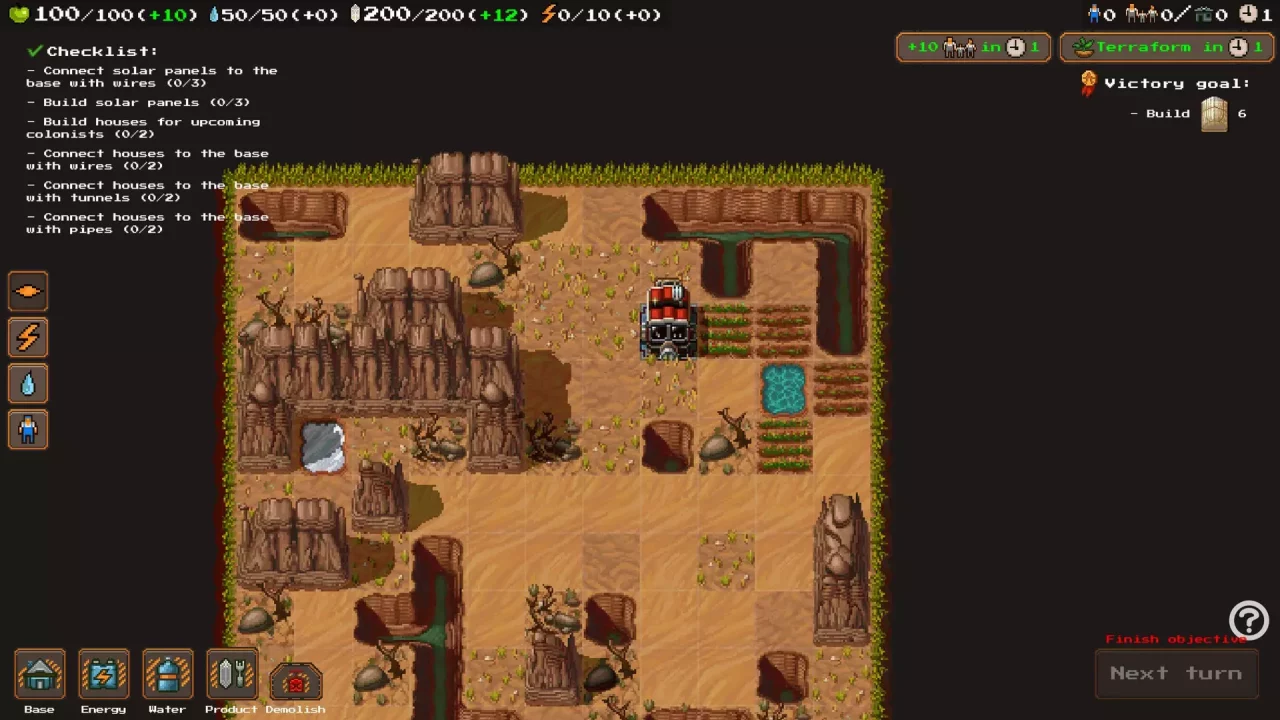Image resolution: width=1280 pixels, height=720 pixels.
Task: Click the +10 colonists countdown banner
Action: tap(972, 47)
